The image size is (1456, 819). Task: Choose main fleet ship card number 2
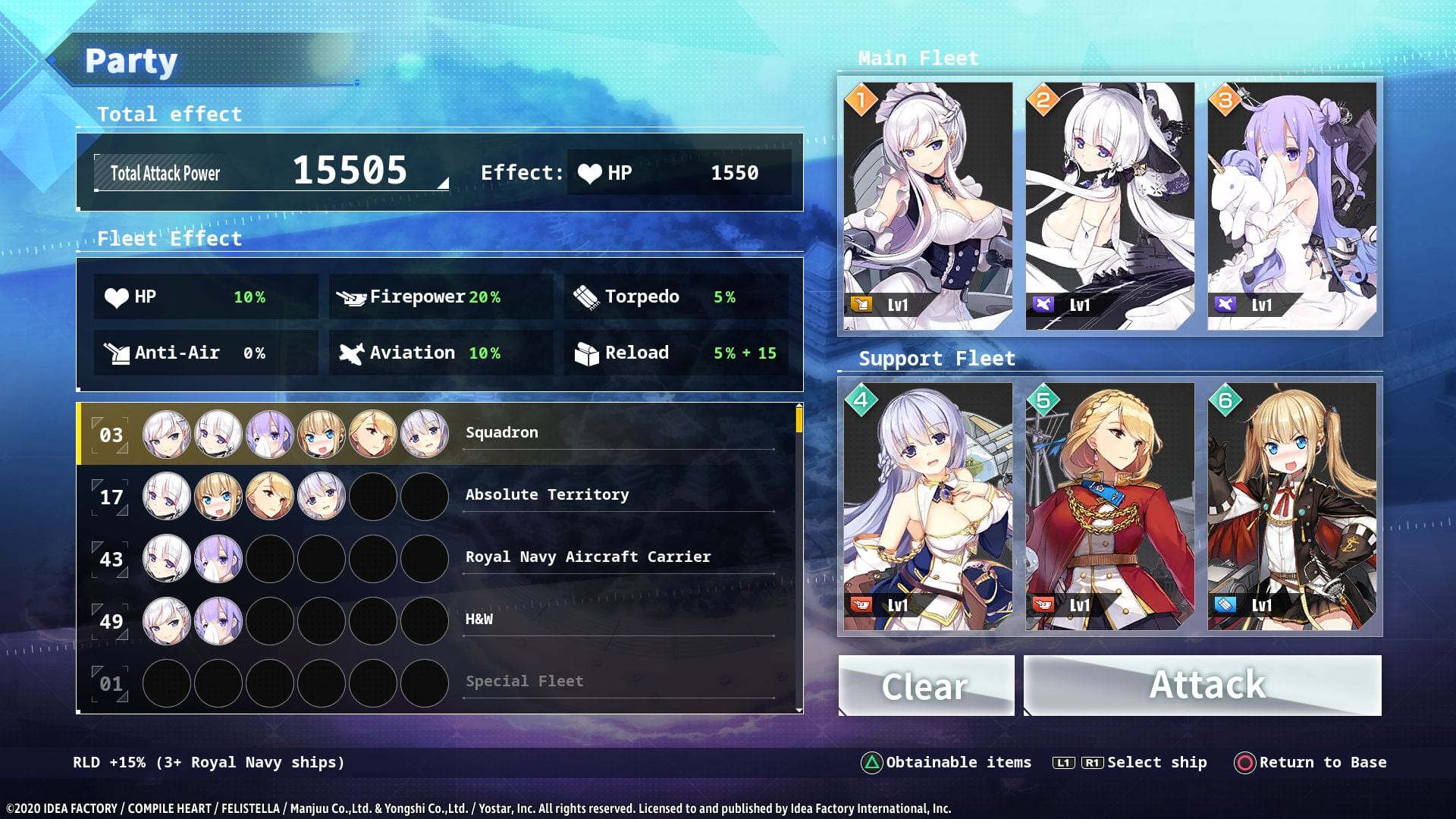tap(1109, 206)
